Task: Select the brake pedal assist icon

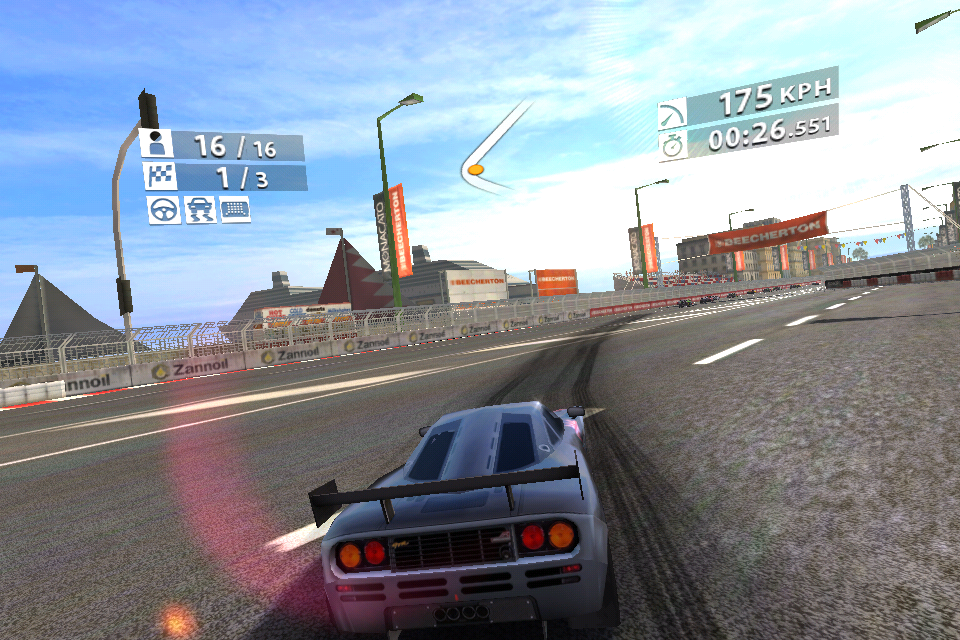Action: [x=235, y=209]
